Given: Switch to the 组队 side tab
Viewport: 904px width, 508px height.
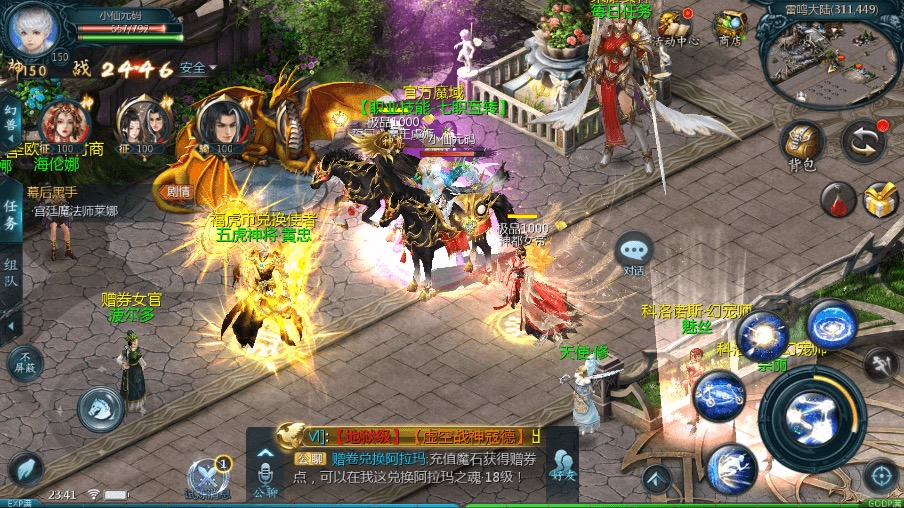Looking at the screenshot, I should 11,270.
